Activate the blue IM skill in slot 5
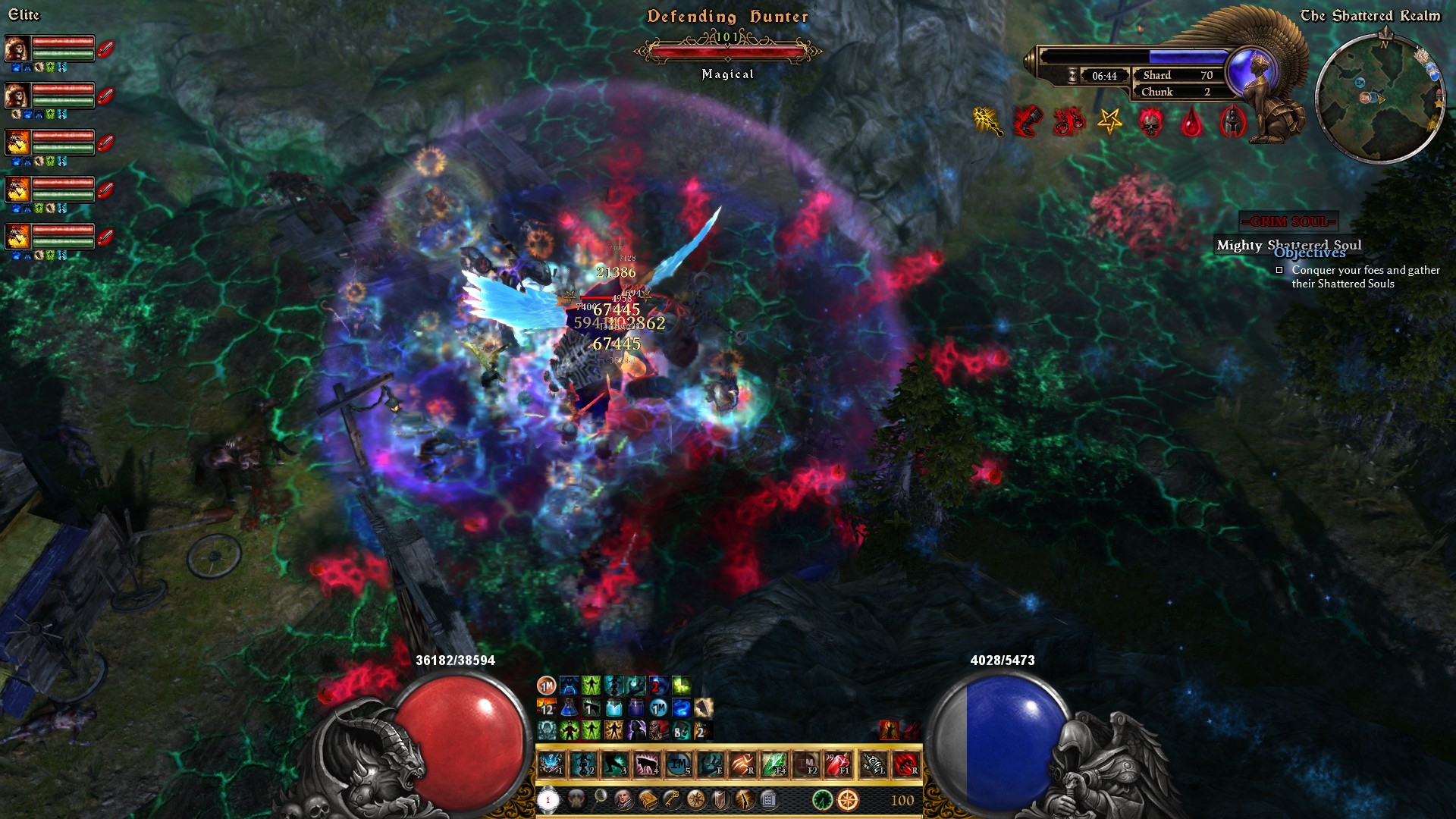The image size is (1456, 819). (x=679, y=764)
